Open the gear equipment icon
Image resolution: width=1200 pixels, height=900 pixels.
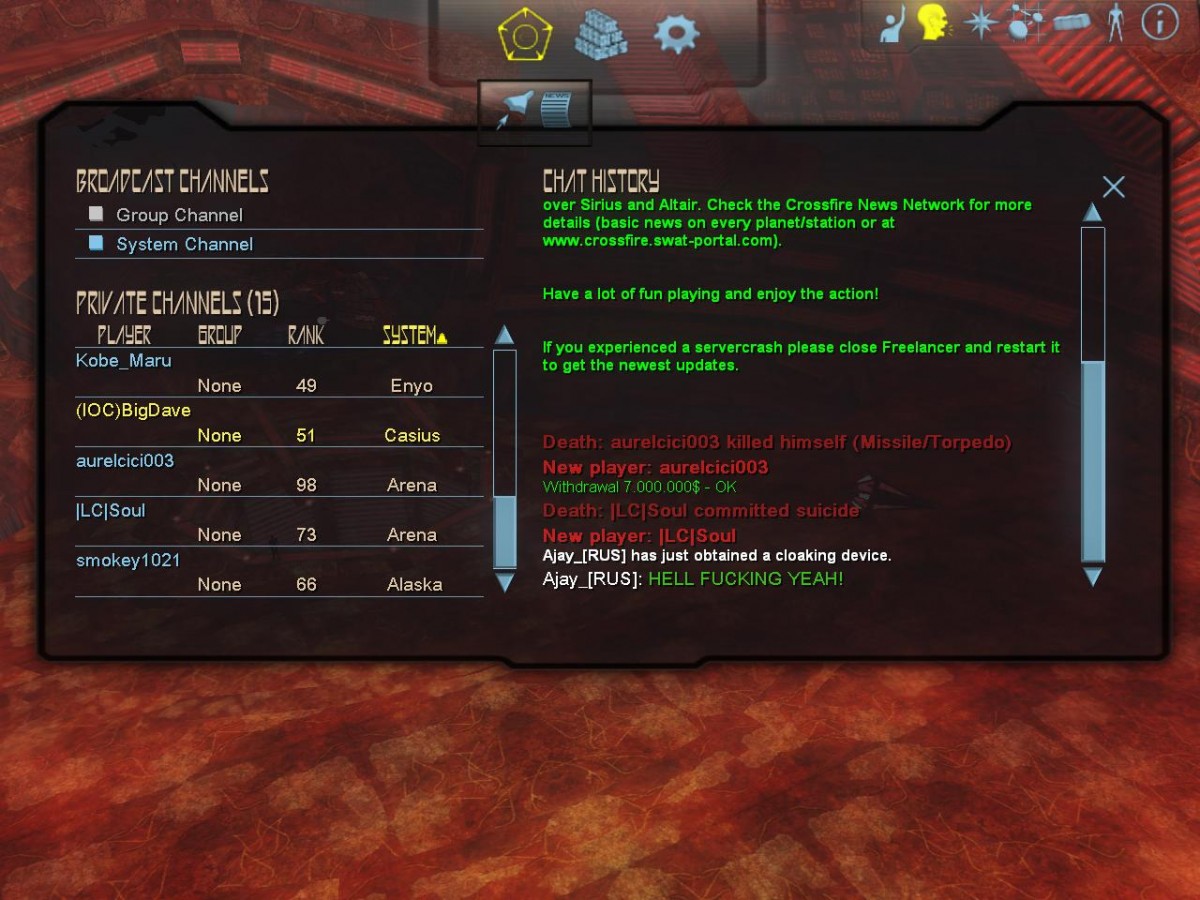tap(676, 34)
